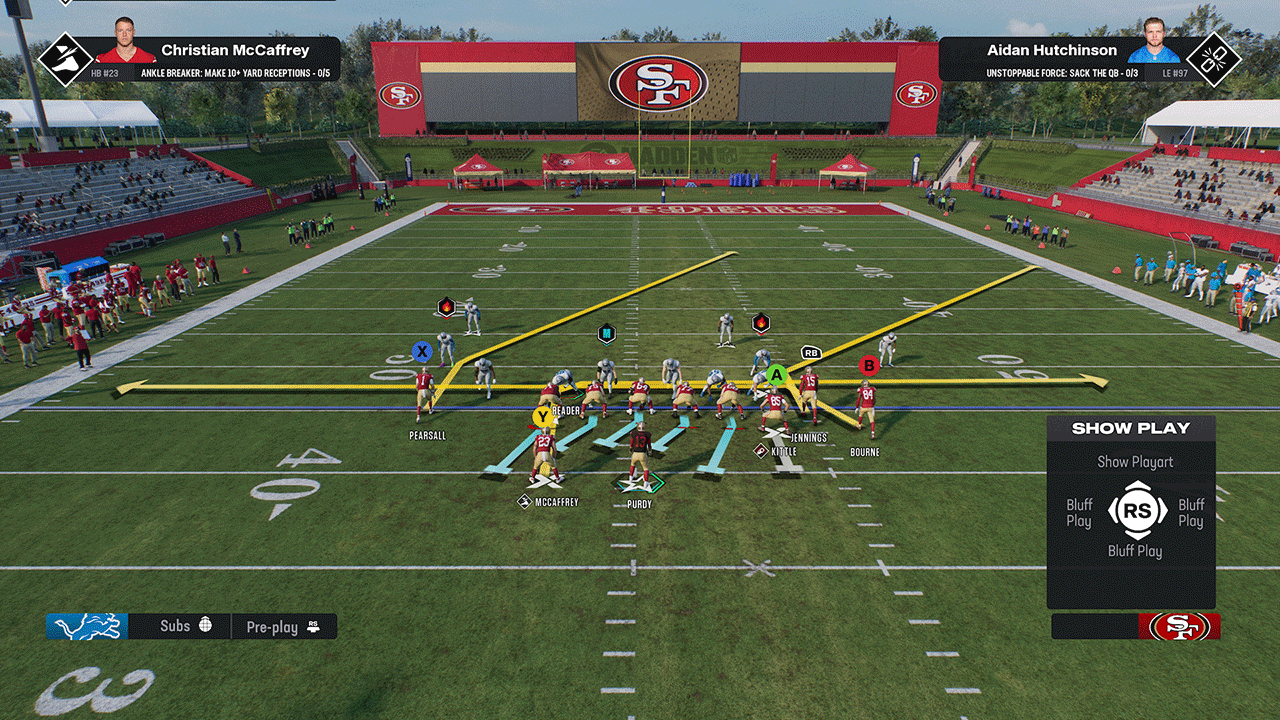The height and width of the screenshot is (720, 1280).
Task: Click Show Playart in the Show Play panel
Action: (1135, 462)
